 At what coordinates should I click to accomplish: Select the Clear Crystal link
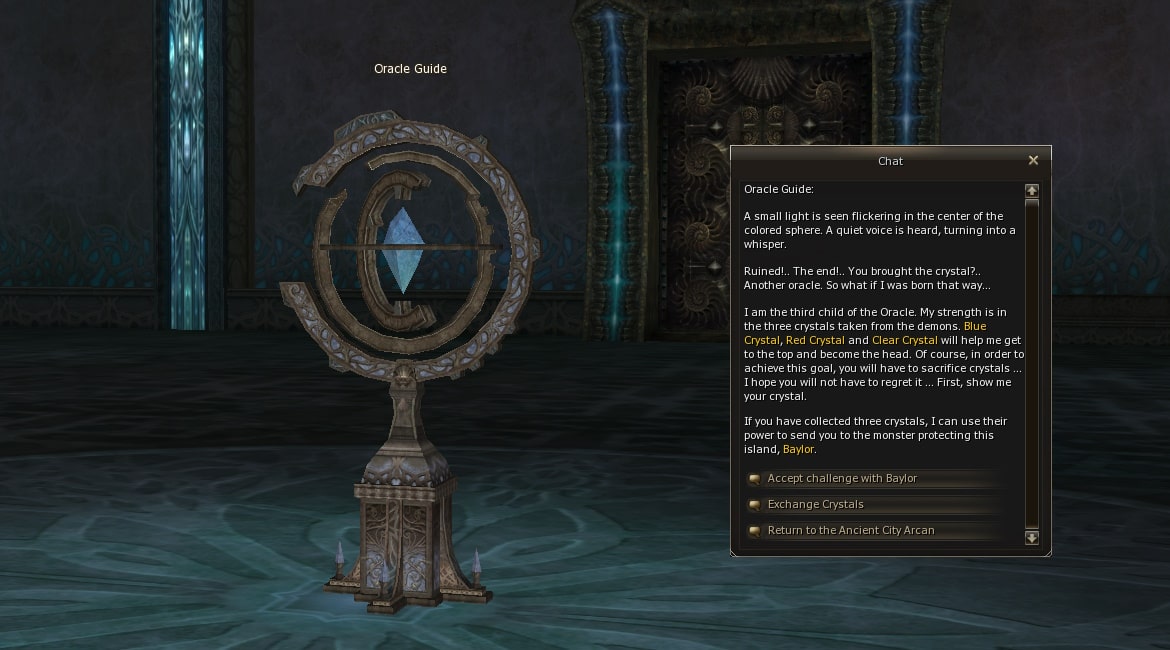904,341
